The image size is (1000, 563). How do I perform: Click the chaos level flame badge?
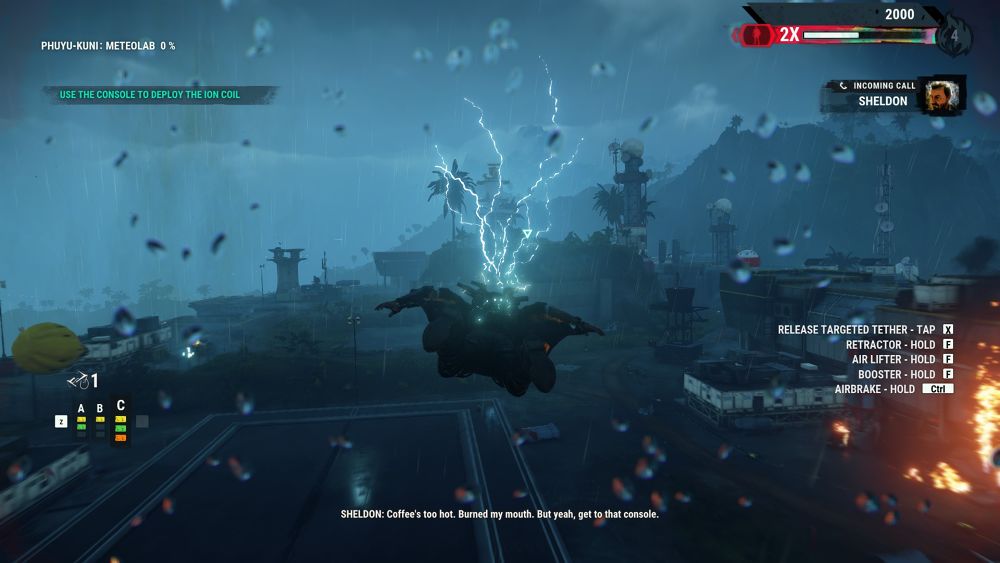954,34
